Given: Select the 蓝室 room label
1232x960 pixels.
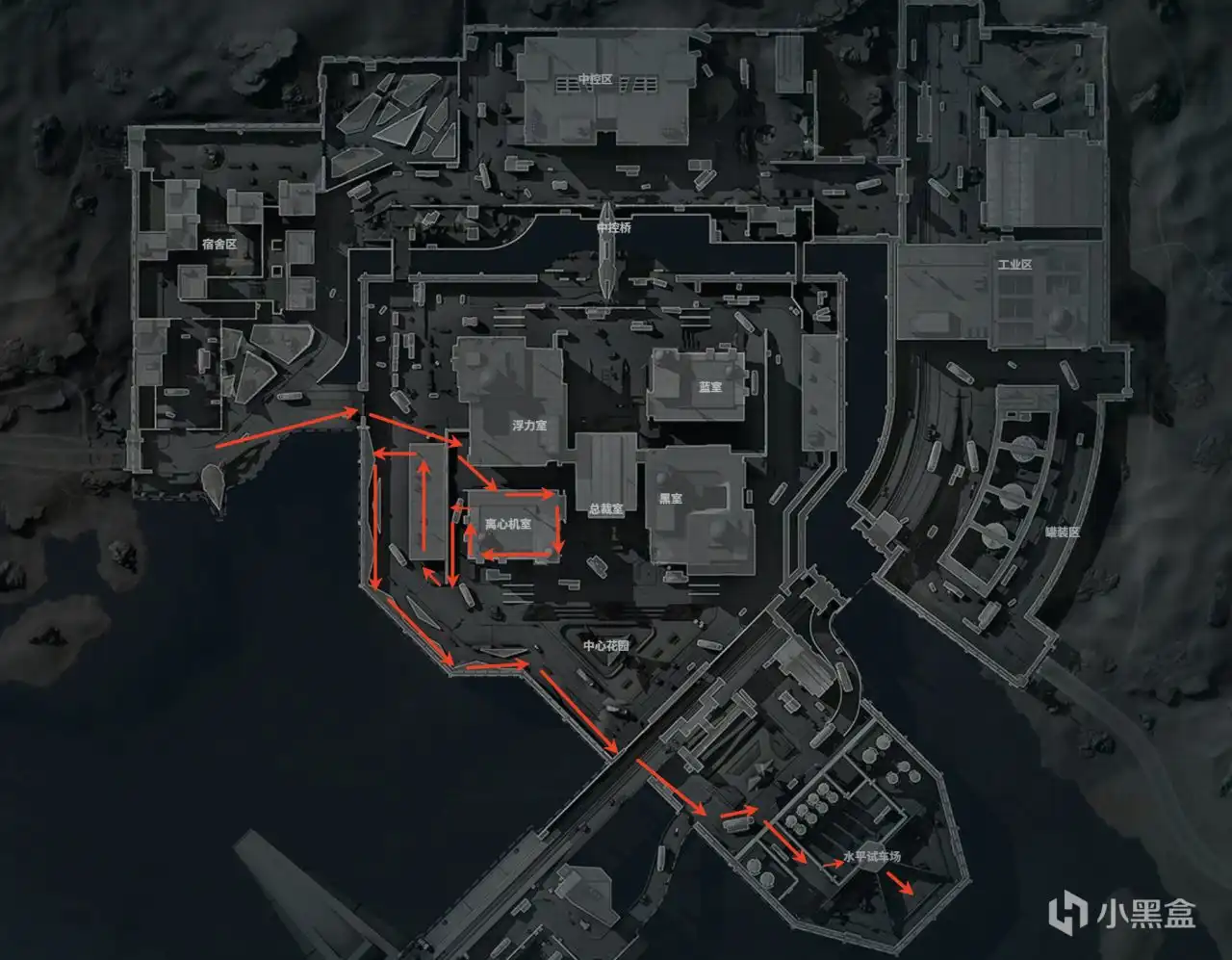Looking at the screenshot, I should pyautogui.click(x=710, y=387).
